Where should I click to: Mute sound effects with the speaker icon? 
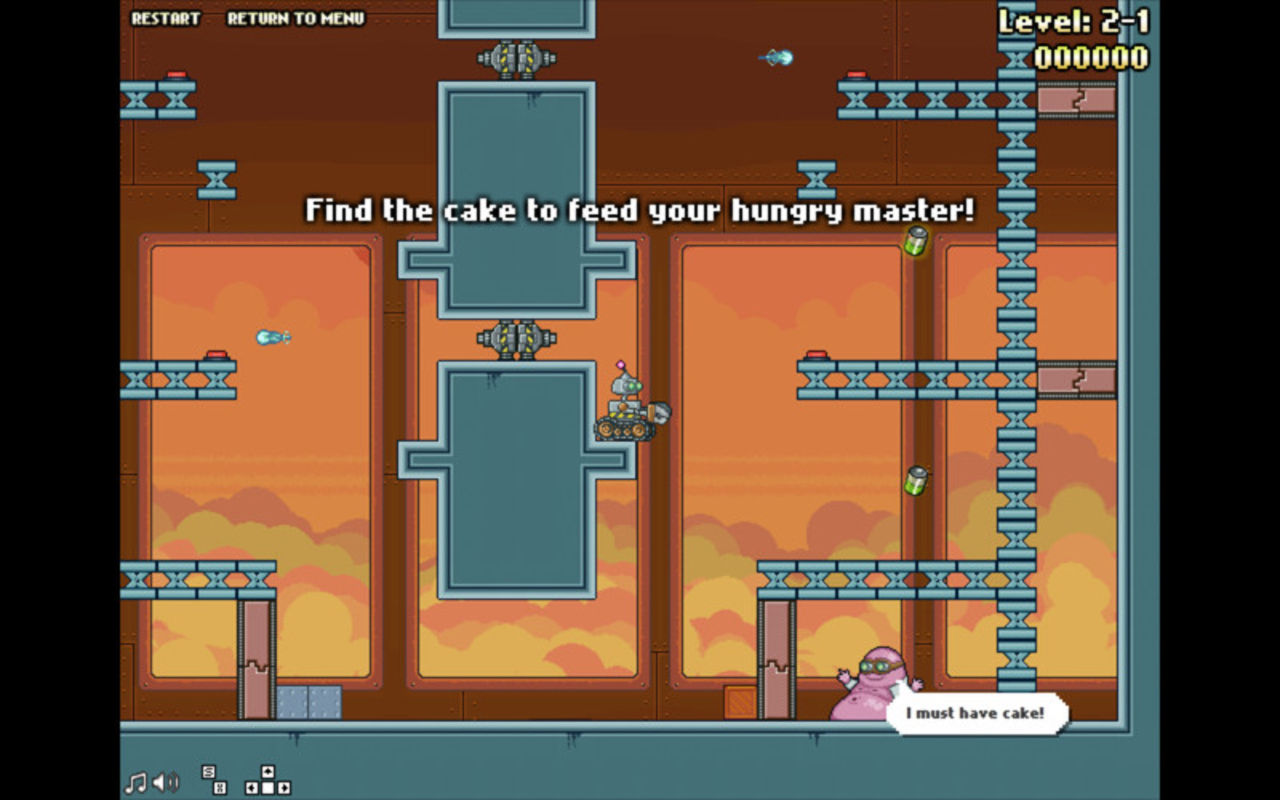coord(166,782)
